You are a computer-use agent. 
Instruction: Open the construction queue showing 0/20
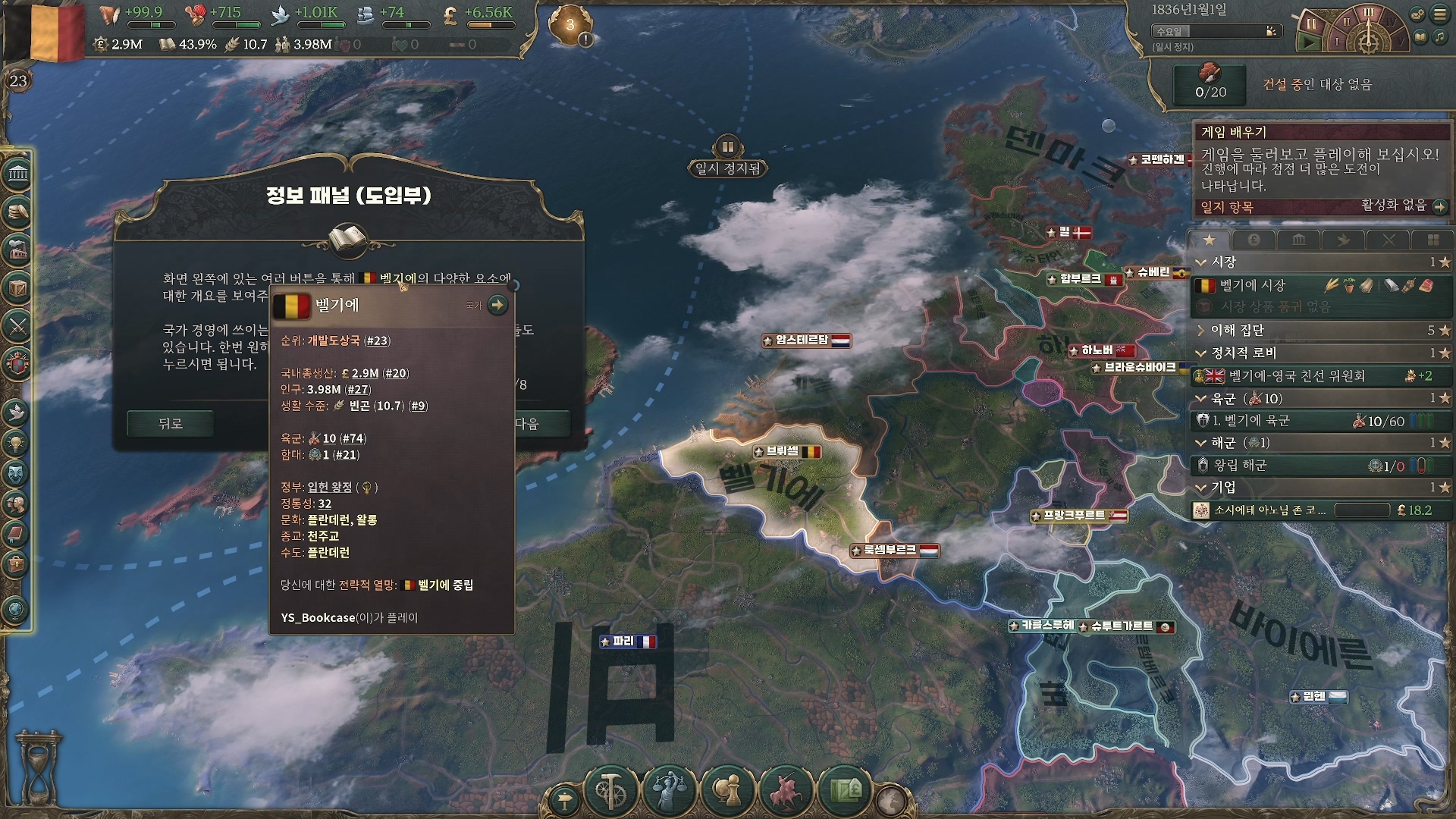1210,83
